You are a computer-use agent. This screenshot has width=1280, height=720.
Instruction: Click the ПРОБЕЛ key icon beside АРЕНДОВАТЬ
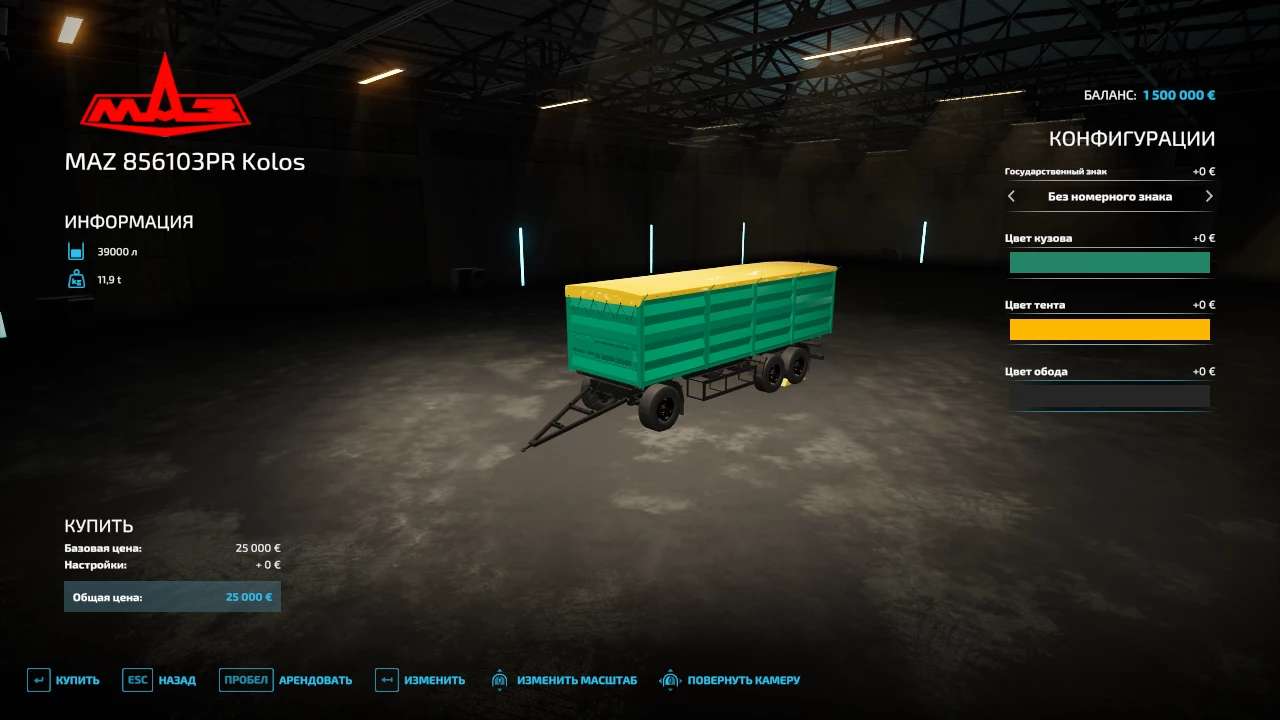point(245,679)
